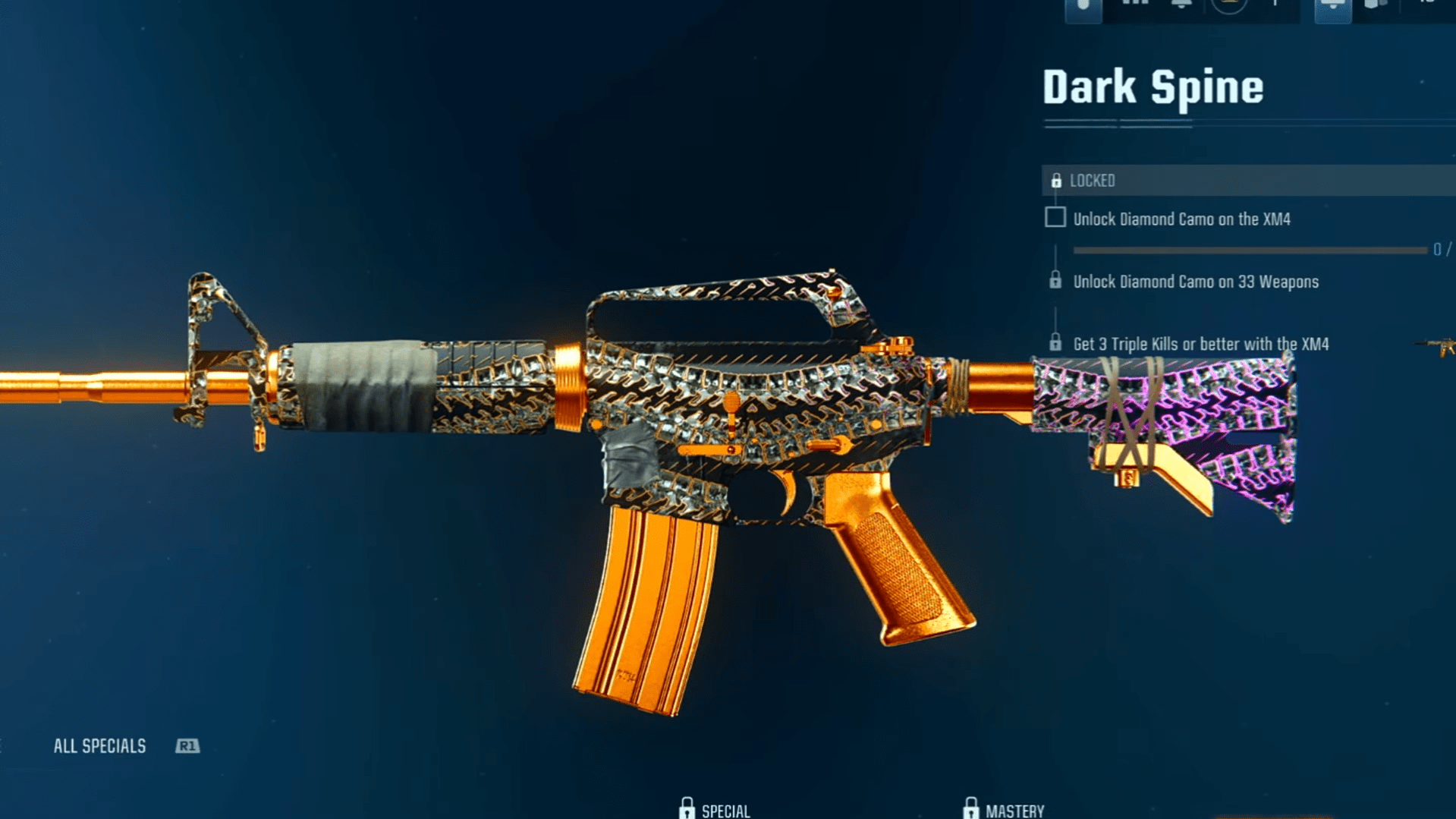The image size is (1456, 819).
Task: Select the 3 Triple Kills XM4 challenge
Action: click(1200, 344)
